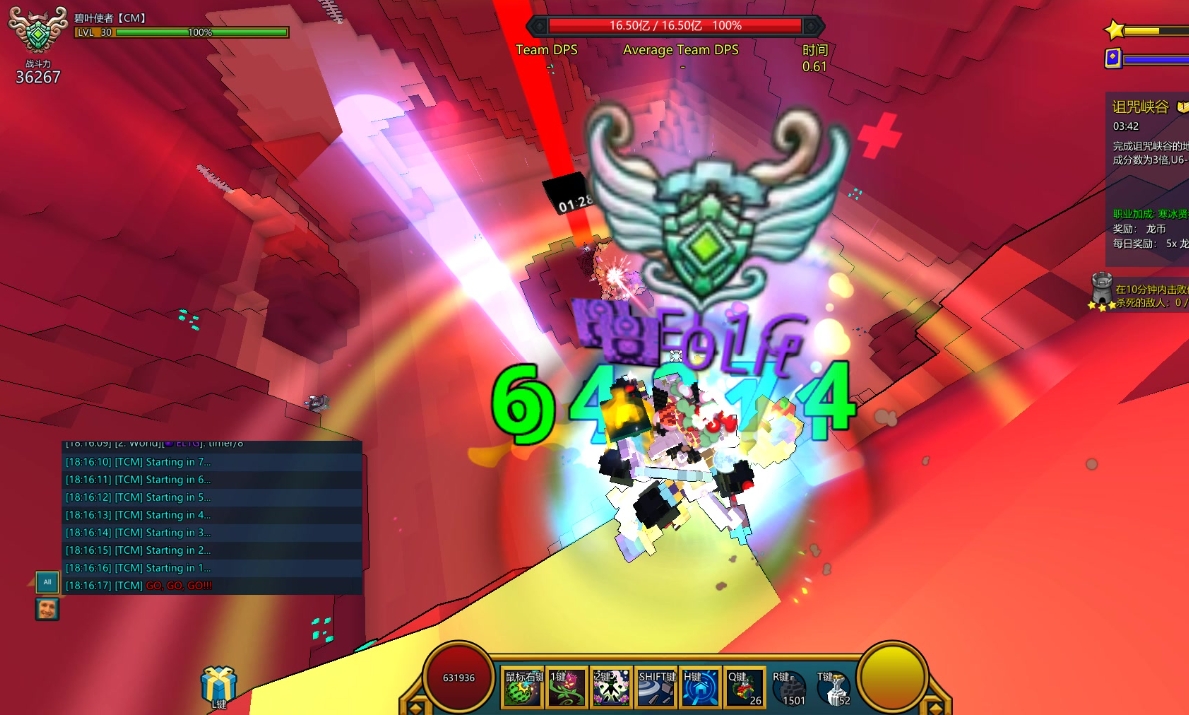Click the face portrait chat button
The image size is (1189, 715).
tap(46, 608)
